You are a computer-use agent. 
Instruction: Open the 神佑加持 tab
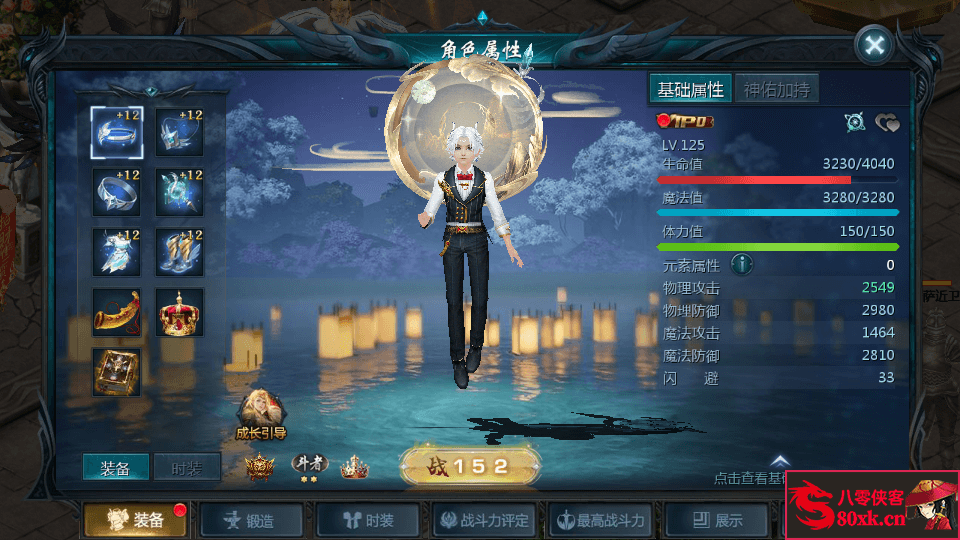pos(777,89)
